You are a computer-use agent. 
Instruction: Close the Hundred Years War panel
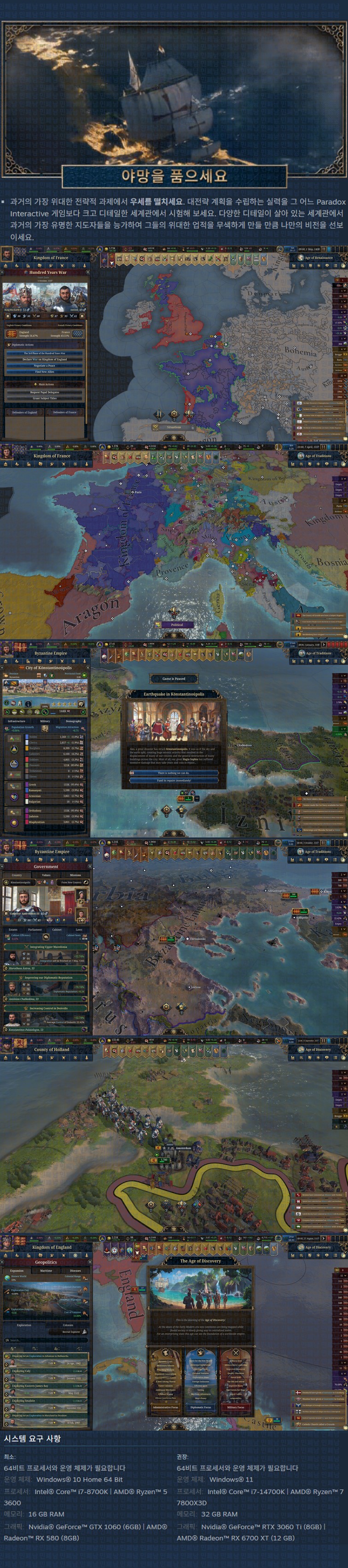87,272
